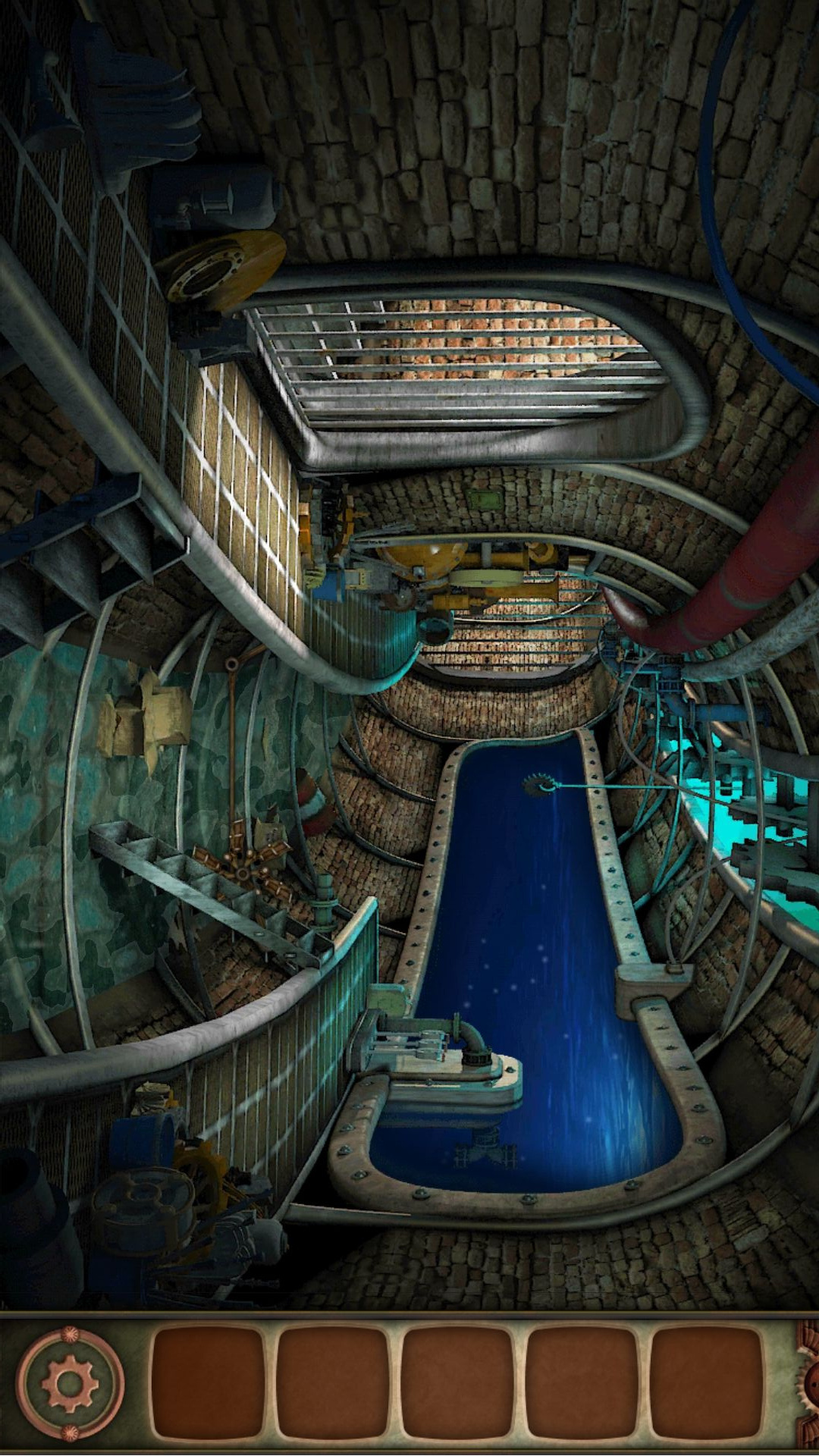
Task: Open the gear settings button
Action: [x=70, y=1383]
